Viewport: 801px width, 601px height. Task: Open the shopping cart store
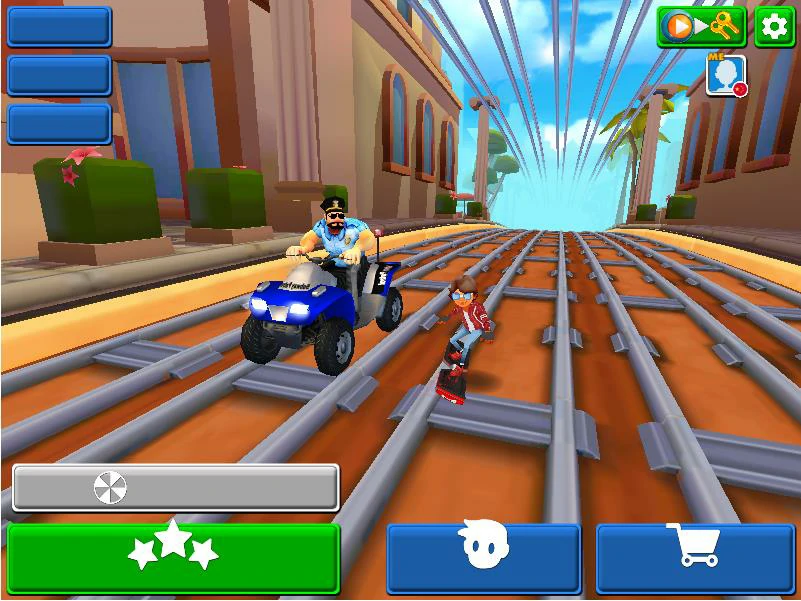click(696, 558)
